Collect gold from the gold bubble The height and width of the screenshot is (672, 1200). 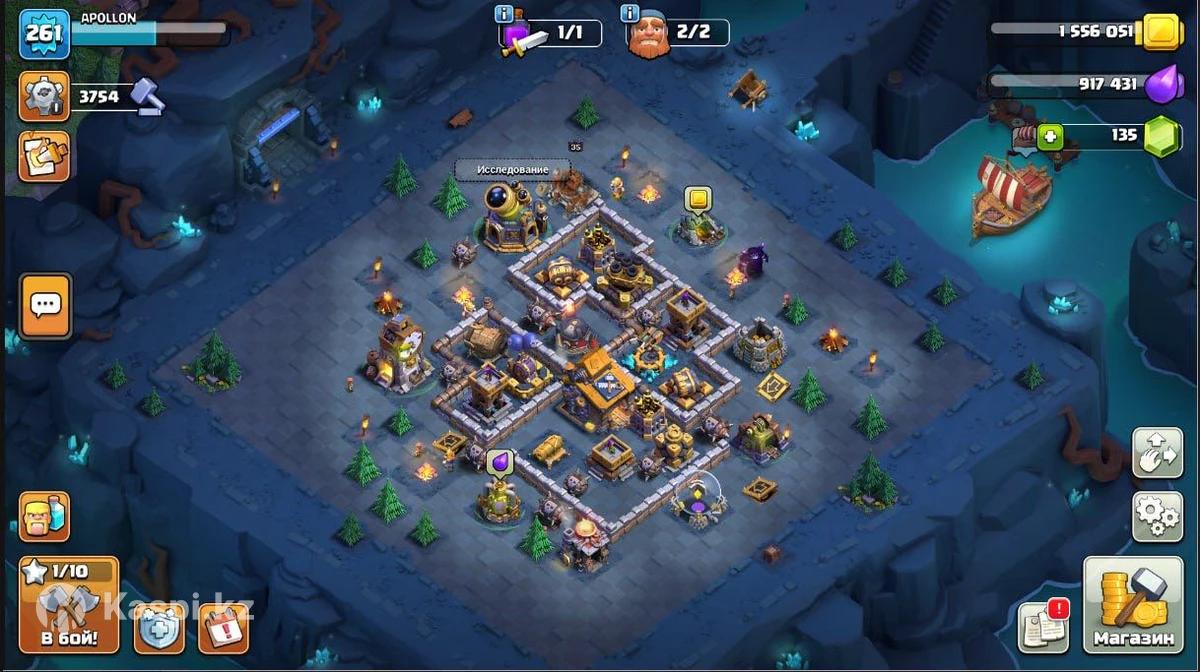tap(698, 199)
